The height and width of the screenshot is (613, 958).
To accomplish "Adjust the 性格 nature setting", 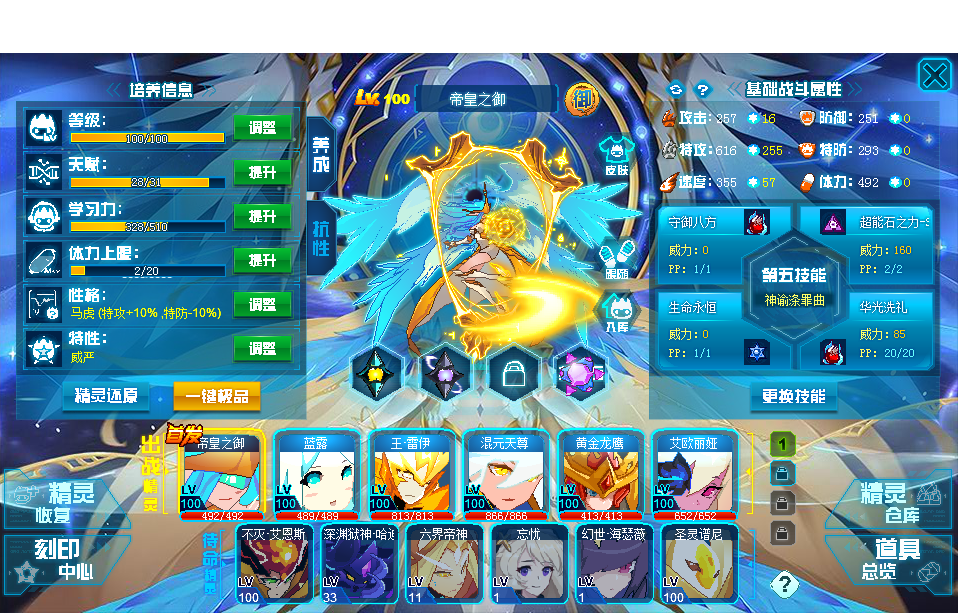I will (x=262, y=304).
